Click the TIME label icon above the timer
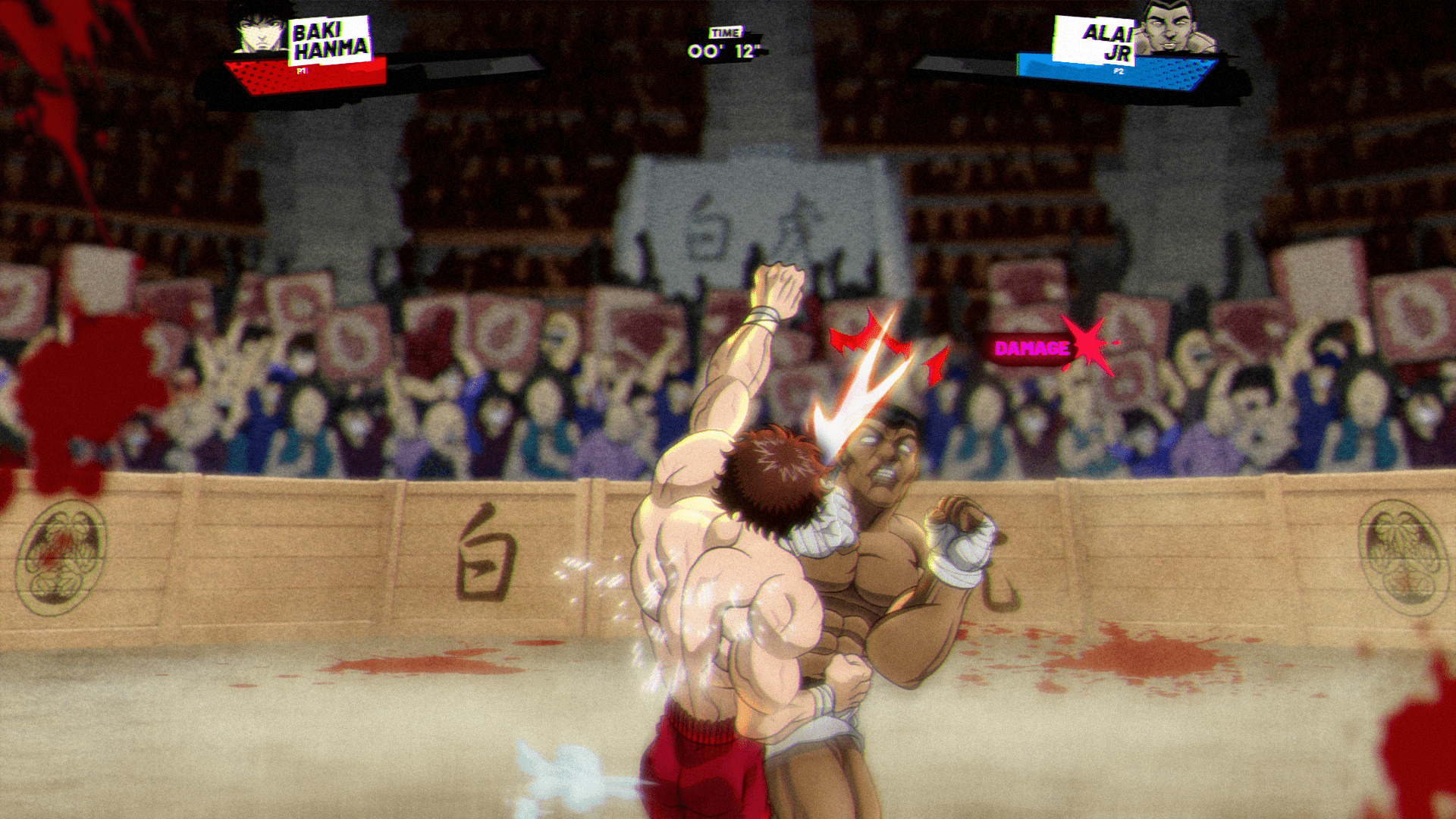 (x=726, y=33)
